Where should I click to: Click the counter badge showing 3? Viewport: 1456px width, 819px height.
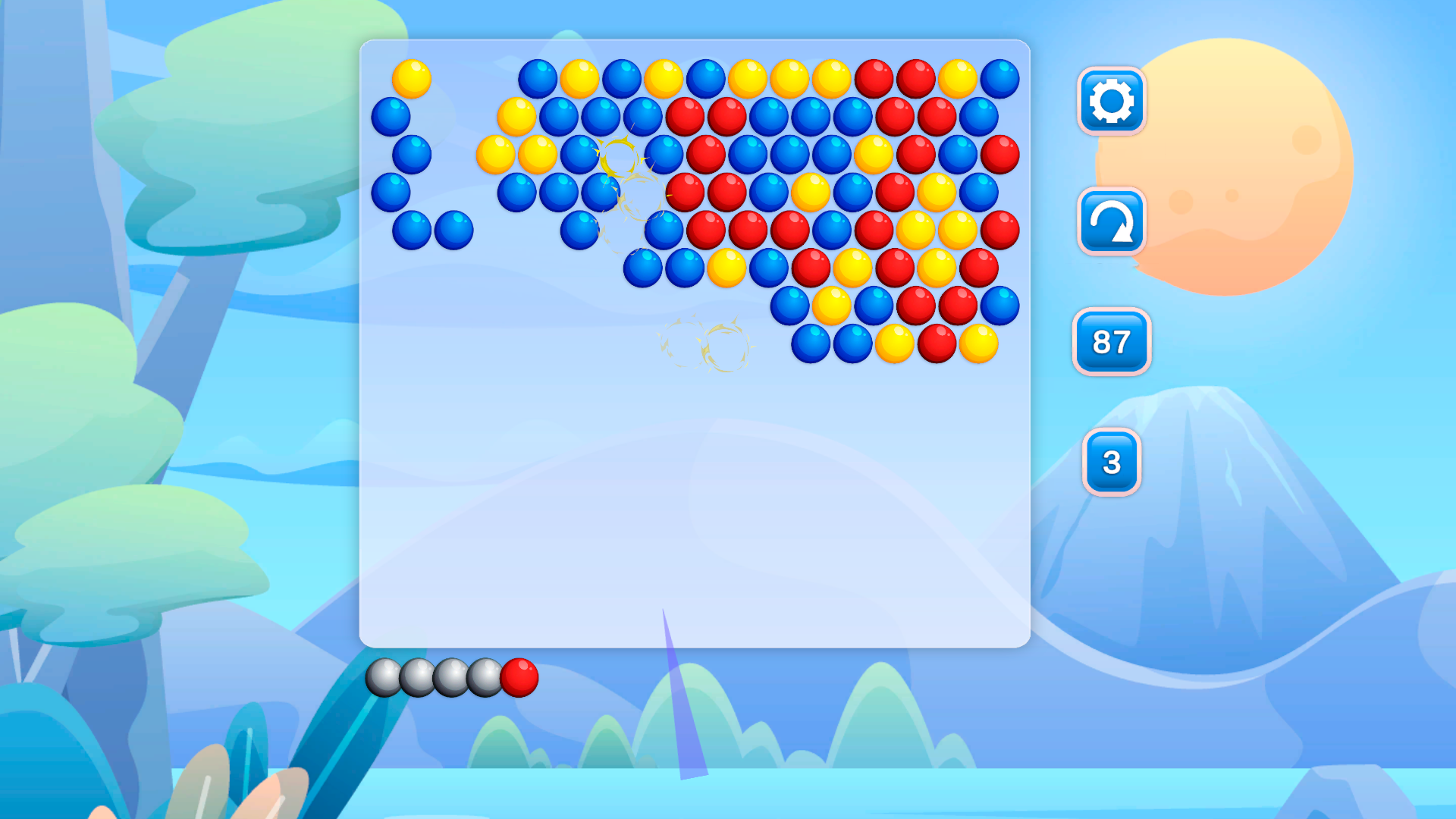coord(1110,464)
